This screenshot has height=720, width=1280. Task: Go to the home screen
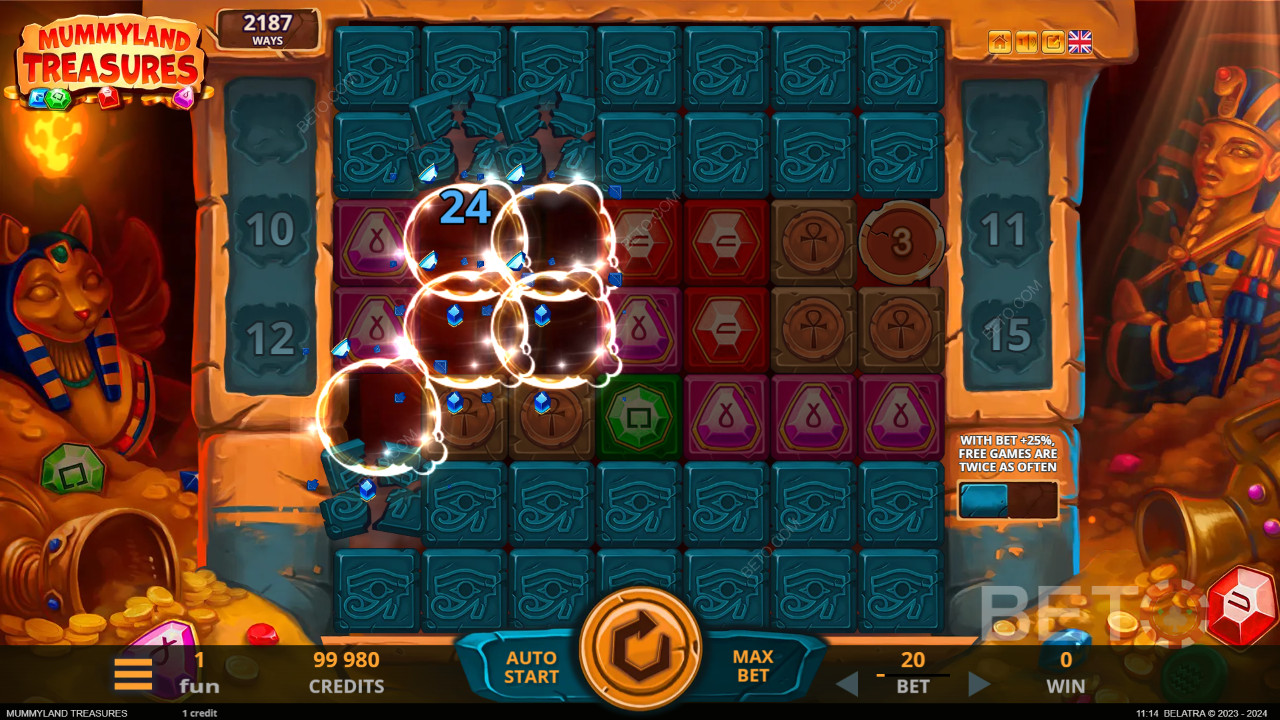pos(999,42)
